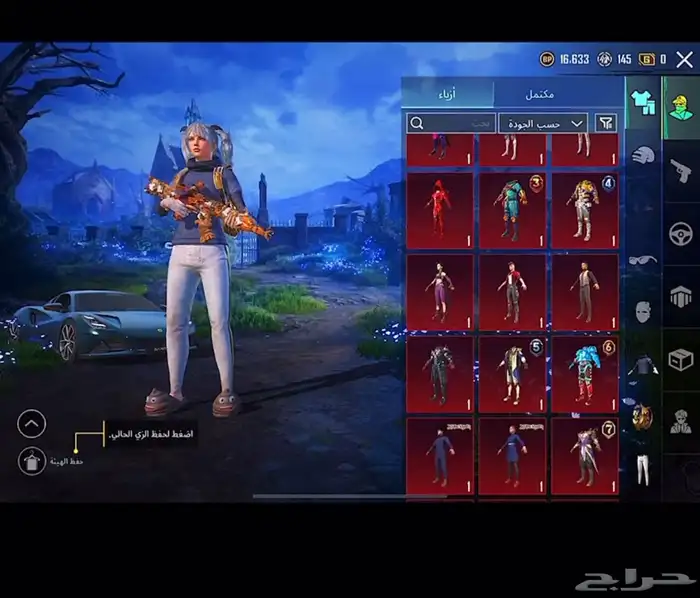Screen dimensions: 700x598
Task: Click the up arrow circle button
Action: pyautogui.click(x=32, y=424)
